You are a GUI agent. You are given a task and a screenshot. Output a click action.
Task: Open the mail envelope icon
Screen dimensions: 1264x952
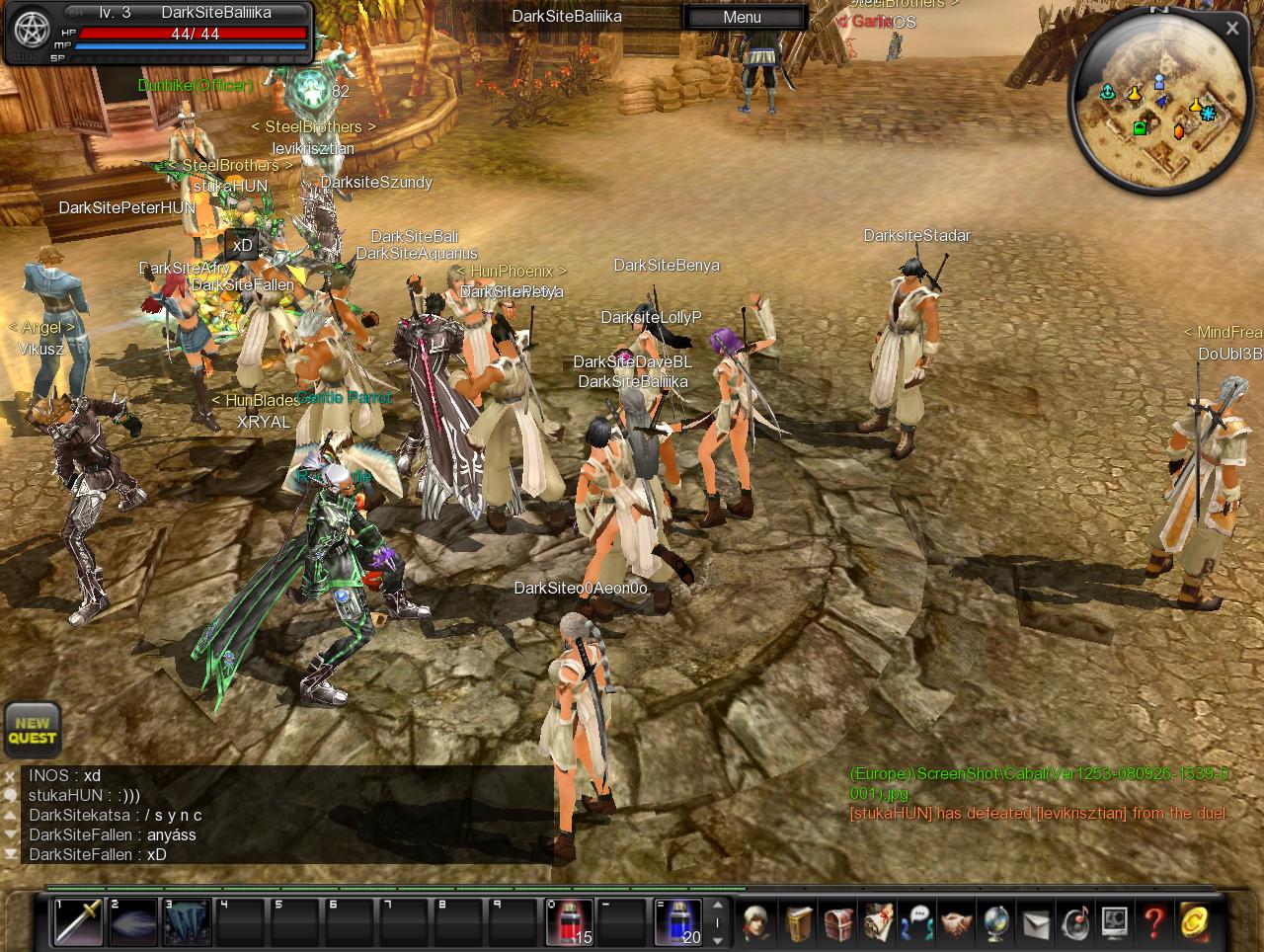pos(1035,923)
